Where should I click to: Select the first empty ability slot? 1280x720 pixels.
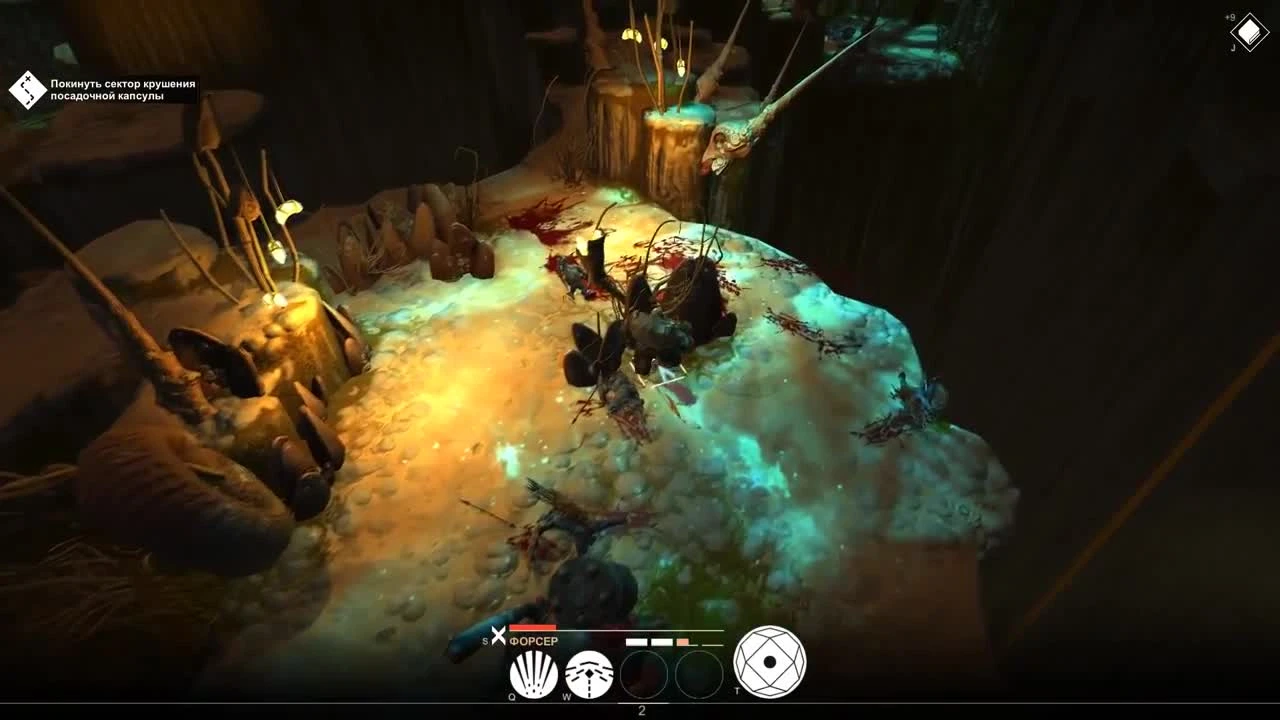pyautogui.click(x=644, y=674)
